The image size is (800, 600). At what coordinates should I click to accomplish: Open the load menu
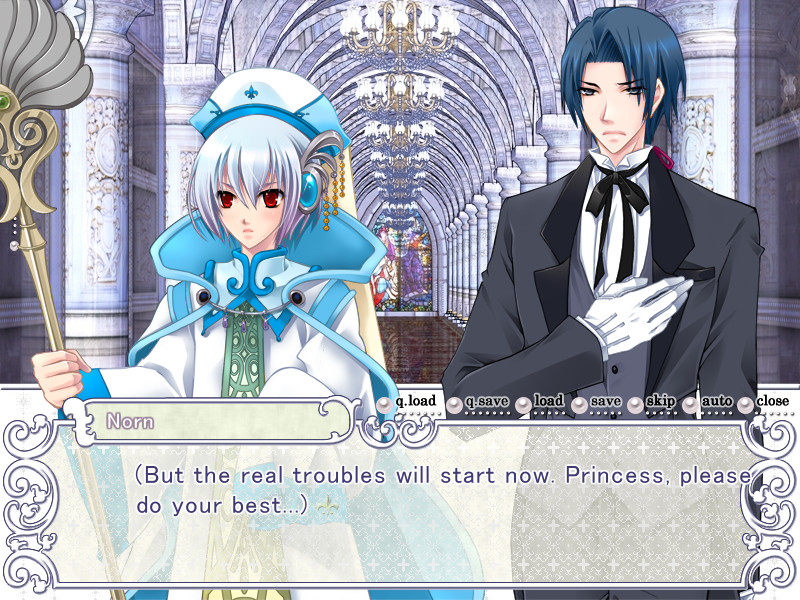click(541, 402)
